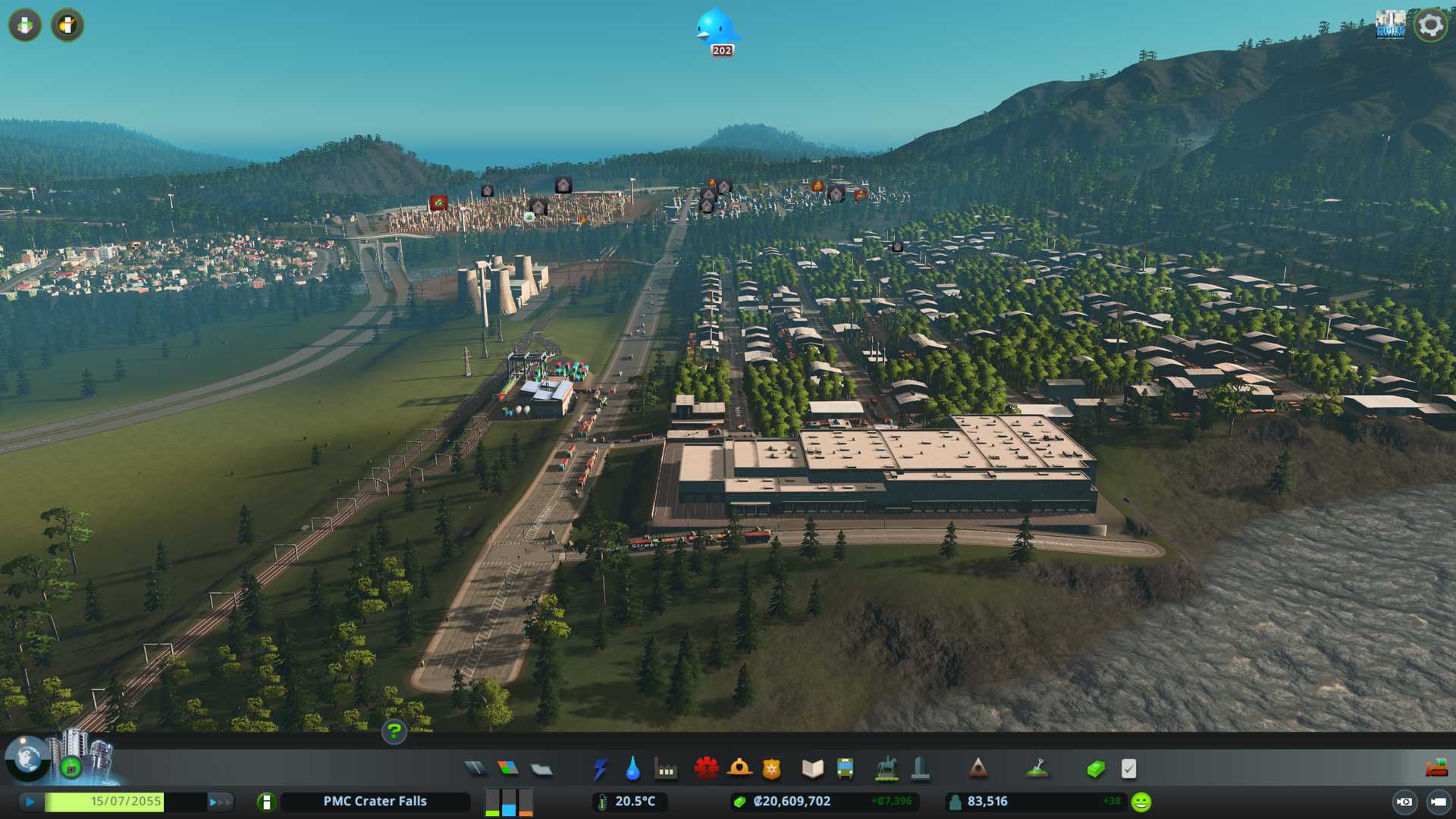The image size is (1456, 819).
Task: Change the simulation speed arrows
Action: (x=220, y=802)
